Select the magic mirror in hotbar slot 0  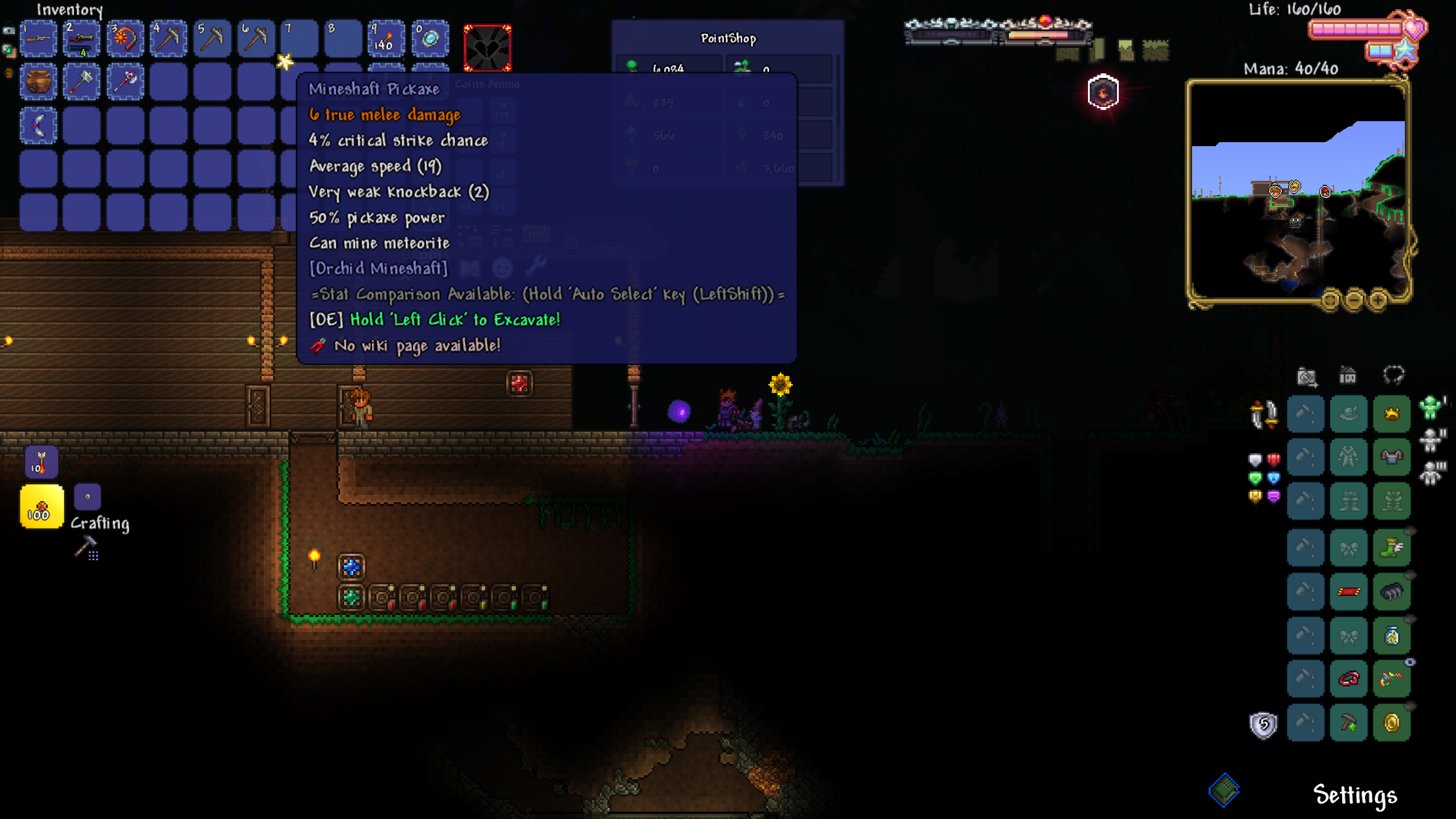click(430, 39)
